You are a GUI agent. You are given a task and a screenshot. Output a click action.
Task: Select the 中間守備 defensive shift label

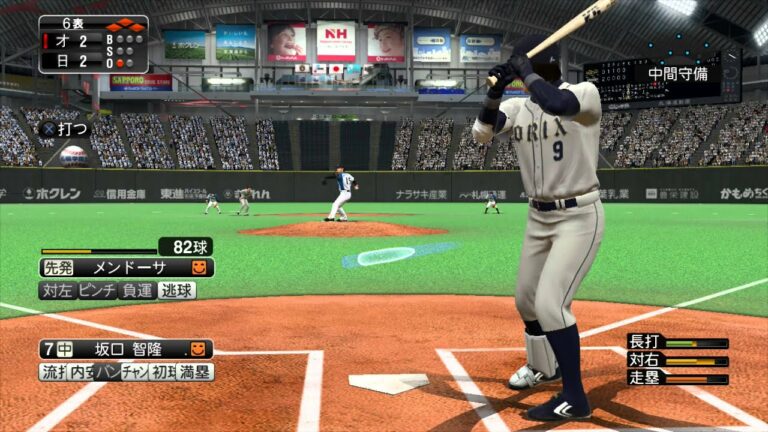pos(677,73)
